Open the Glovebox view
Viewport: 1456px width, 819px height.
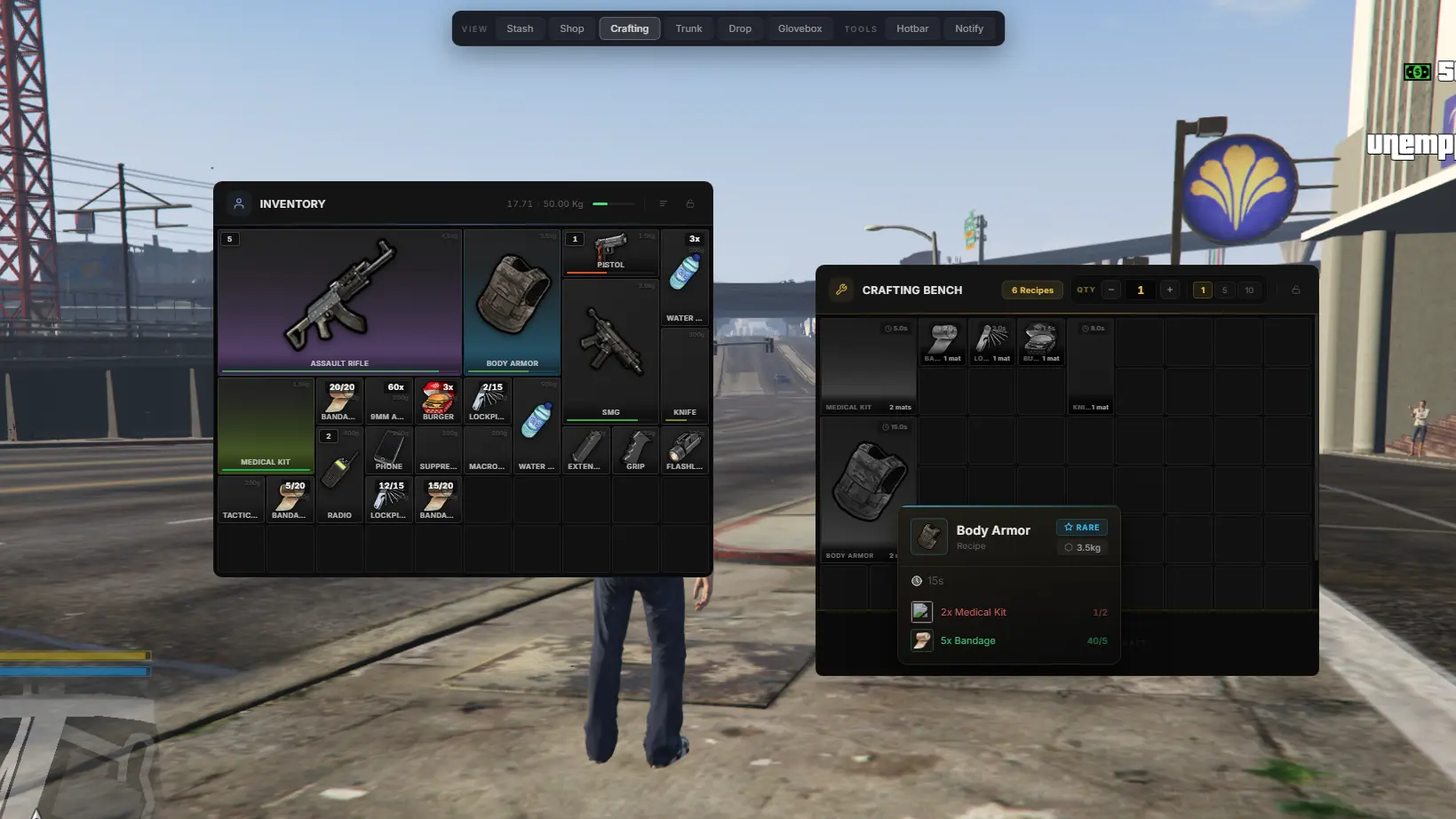pos(800,28)
